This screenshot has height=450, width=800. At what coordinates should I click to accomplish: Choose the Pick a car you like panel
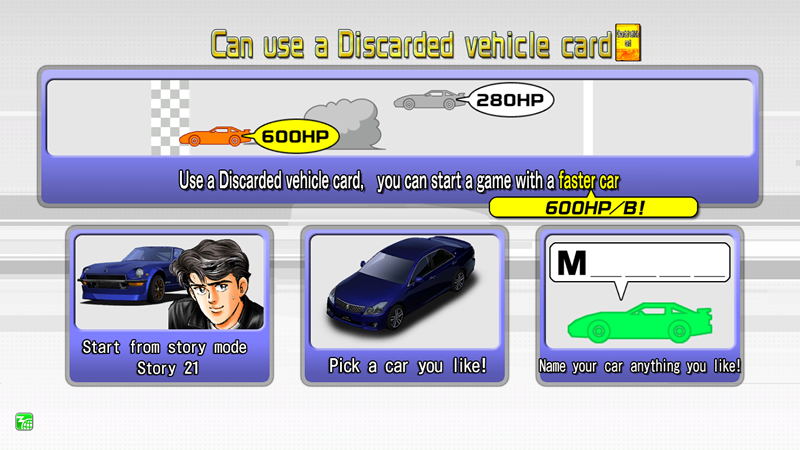(x=407, y=305)
